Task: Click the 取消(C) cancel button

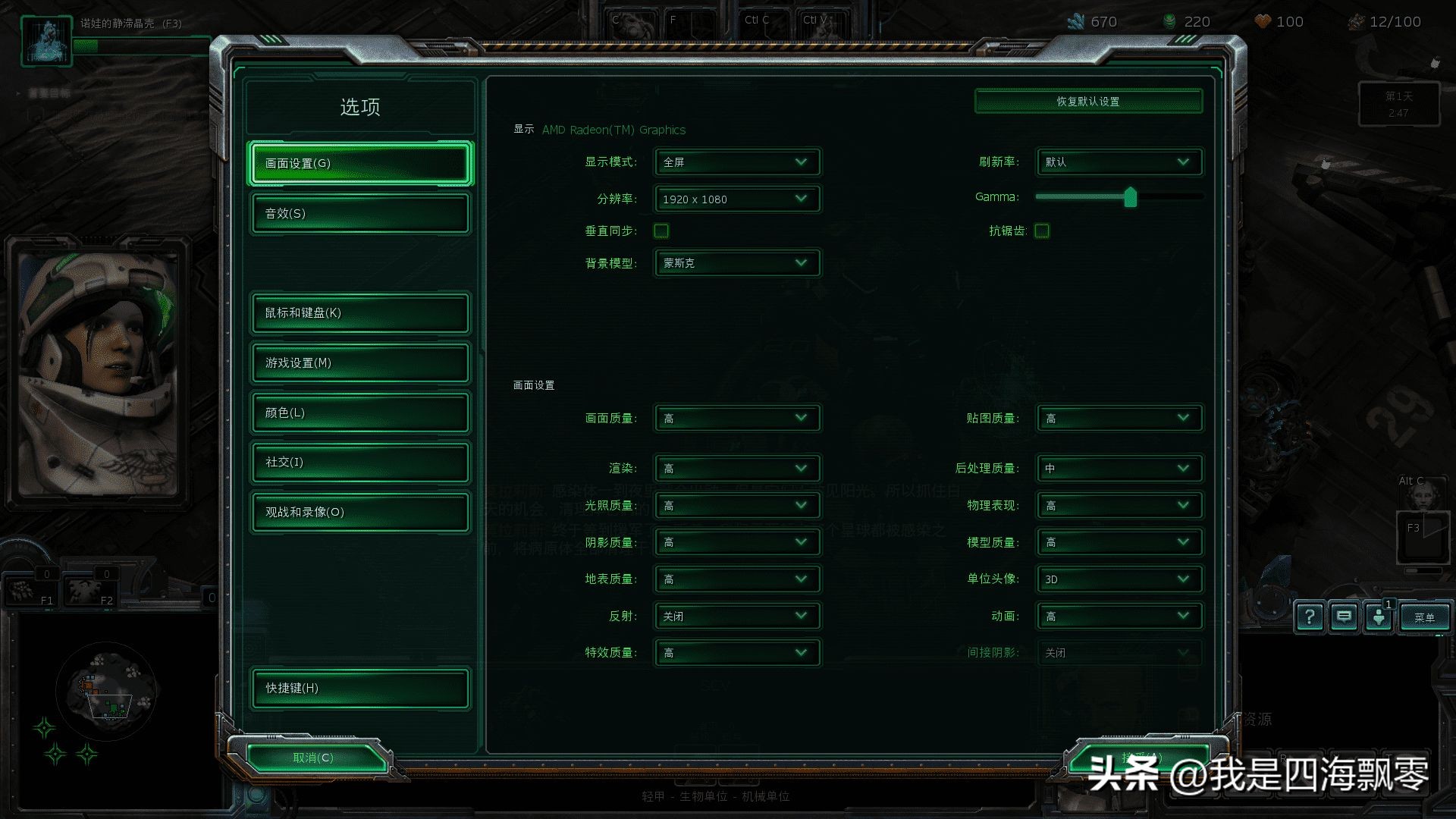Action: pyautogui.click(x=313, y=758)
